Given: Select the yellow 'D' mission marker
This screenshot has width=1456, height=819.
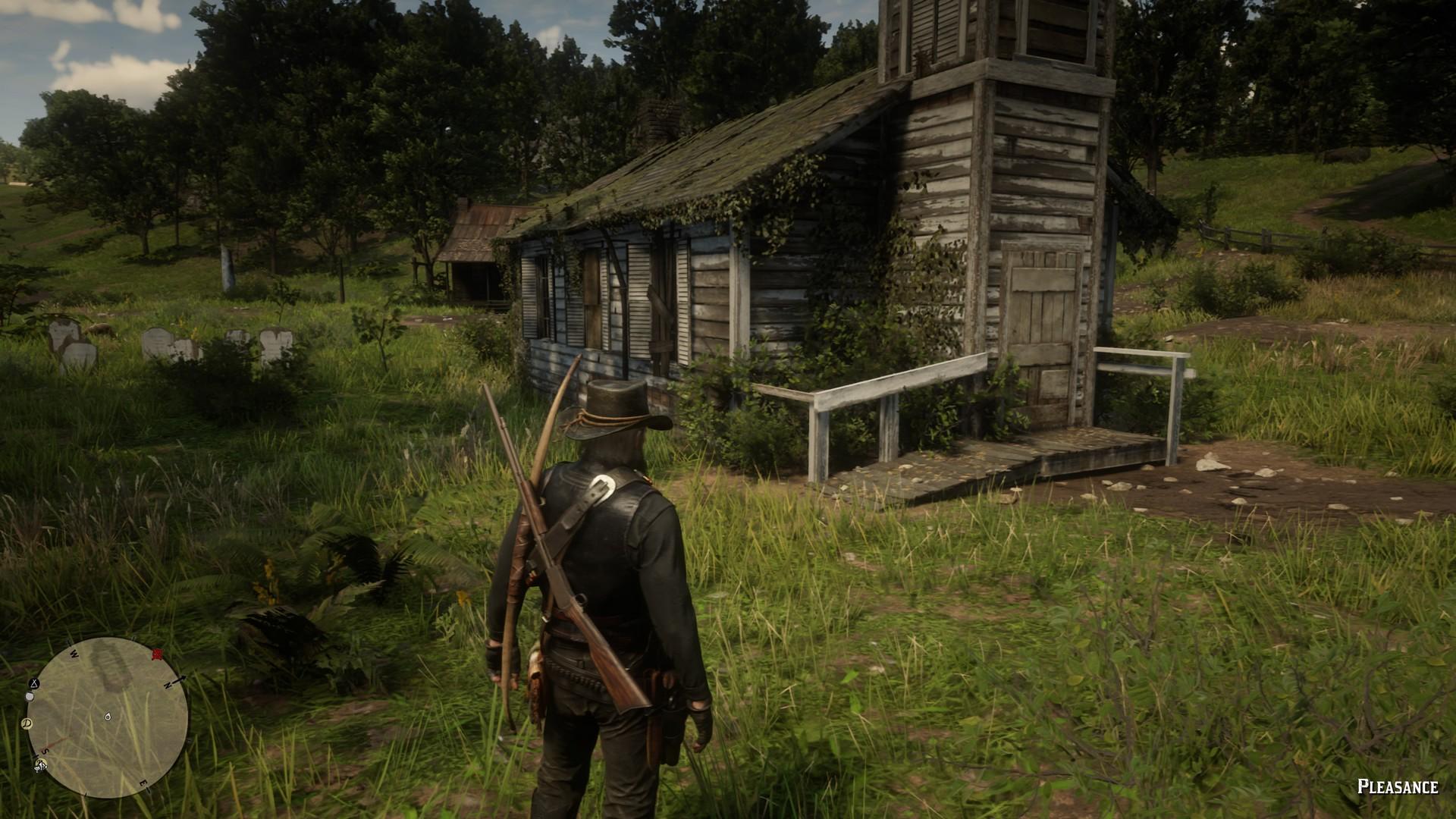Looking at the screenshot, I should [x=27, y=723].
